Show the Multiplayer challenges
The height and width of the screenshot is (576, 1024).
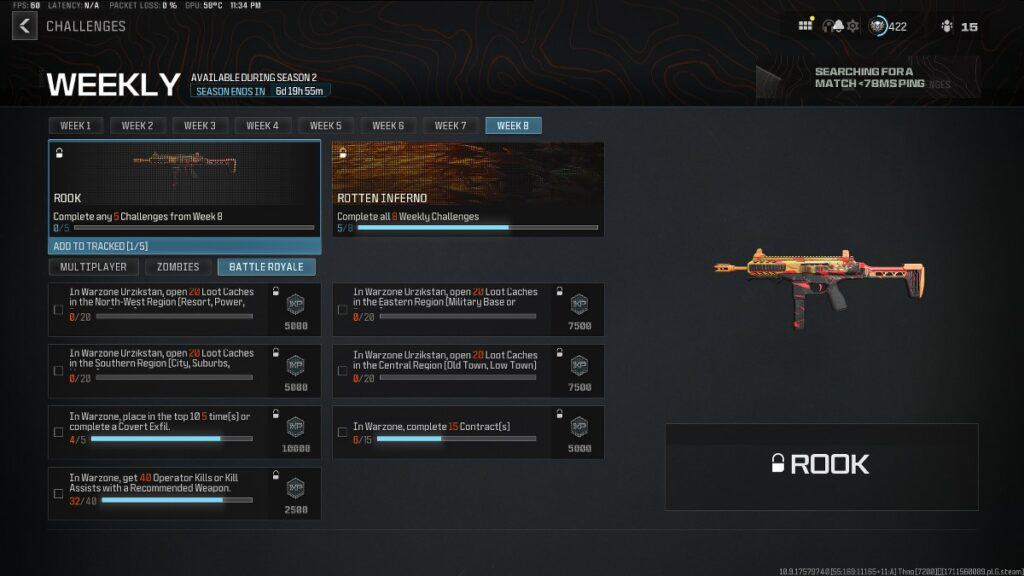pyautogui.click(x=93, y=267)
